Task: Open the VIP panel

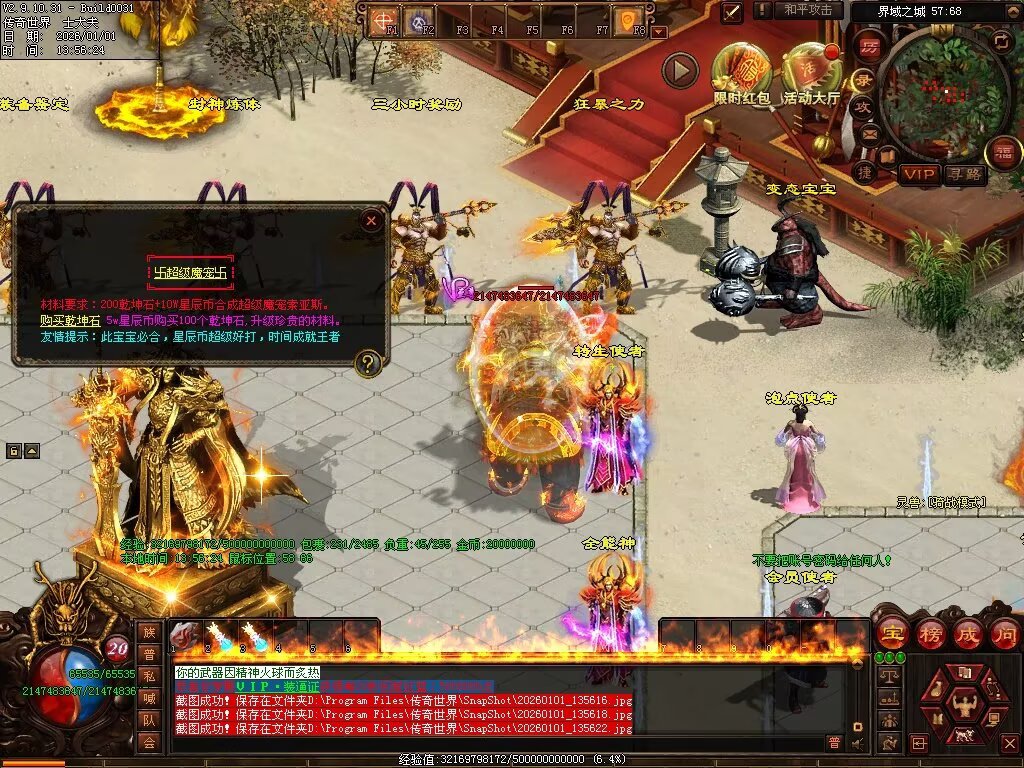Action: 919,174
